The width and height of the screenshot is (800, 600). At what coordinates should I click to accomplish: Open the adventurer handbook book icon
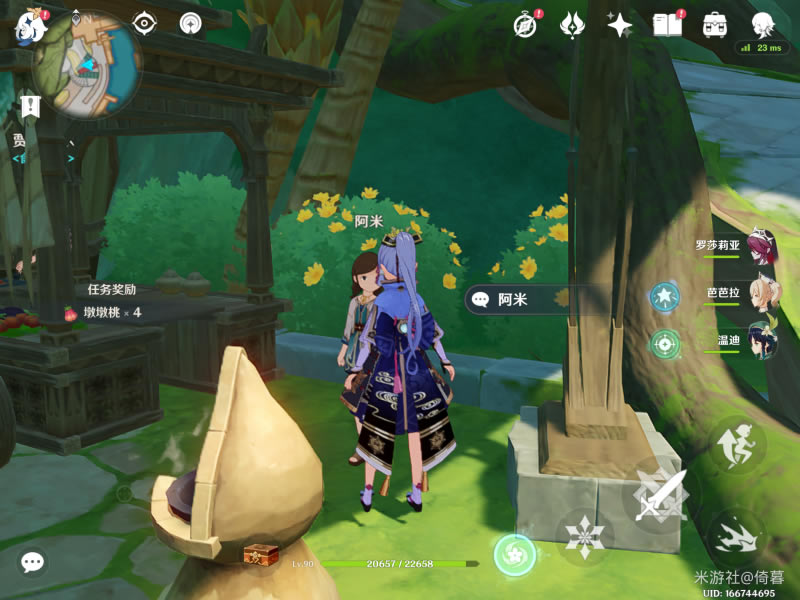tap(666, 24)
